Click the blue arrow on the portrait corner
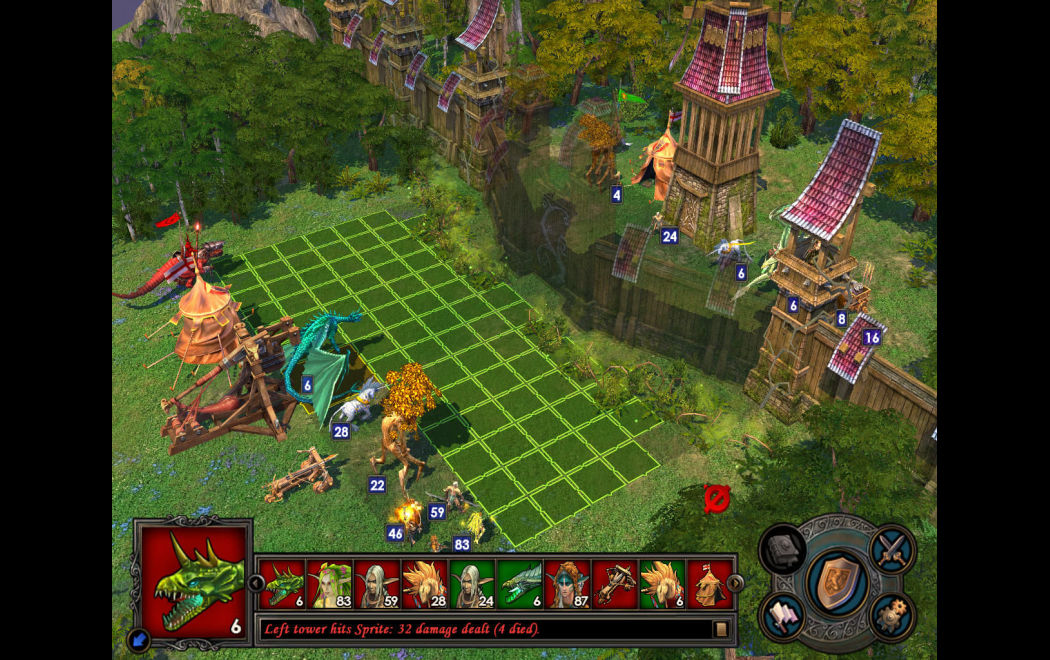Screen dimensions: 1050x660 pyautogui.click(x=139, y=639)
